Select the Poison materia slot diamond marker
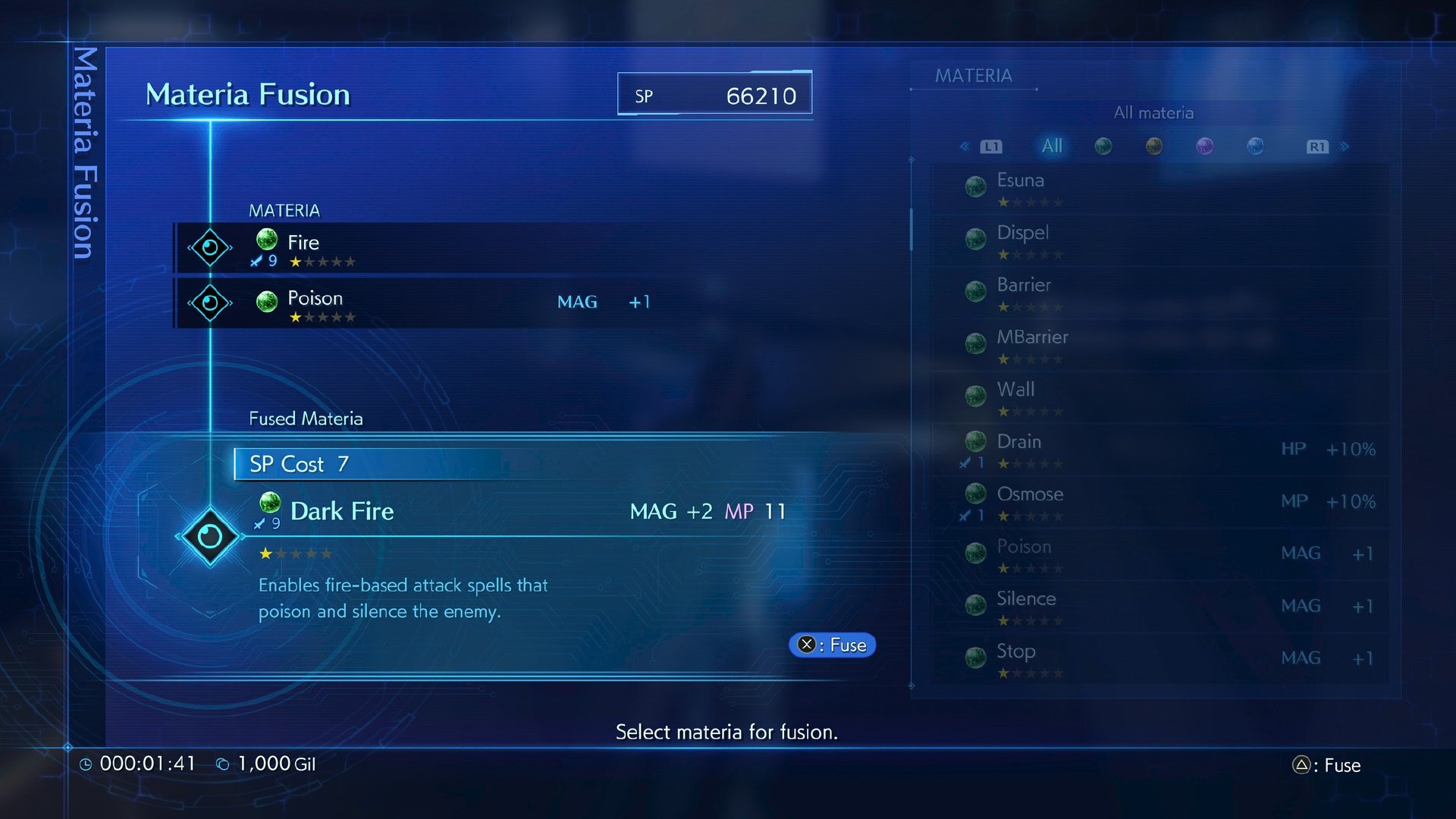The width and height of the screenshot is (1456, 819). [x=210, y=302]
